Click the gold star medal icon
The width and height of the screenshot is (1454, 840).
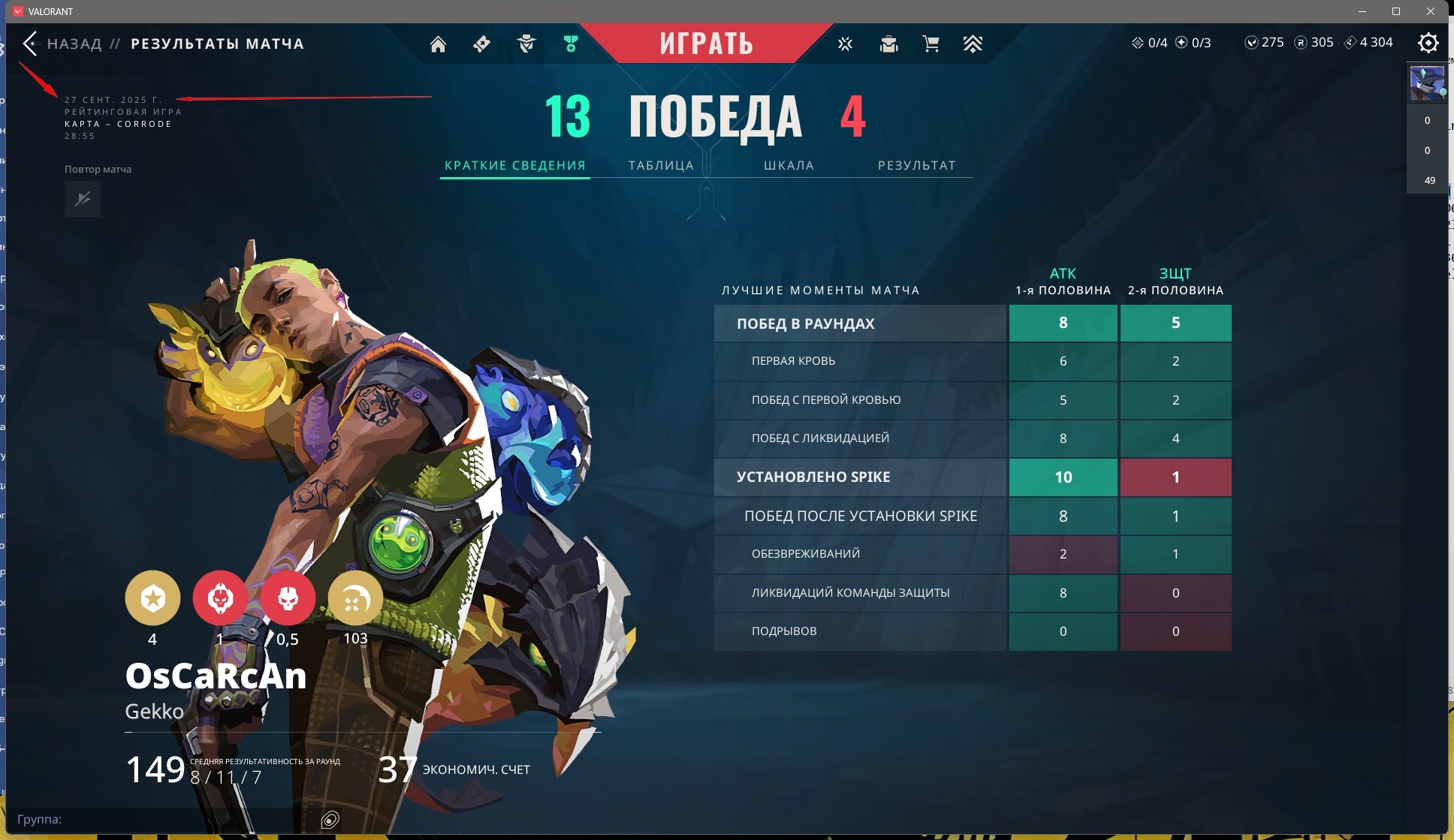pyautogui.click(x=152, y=598)
